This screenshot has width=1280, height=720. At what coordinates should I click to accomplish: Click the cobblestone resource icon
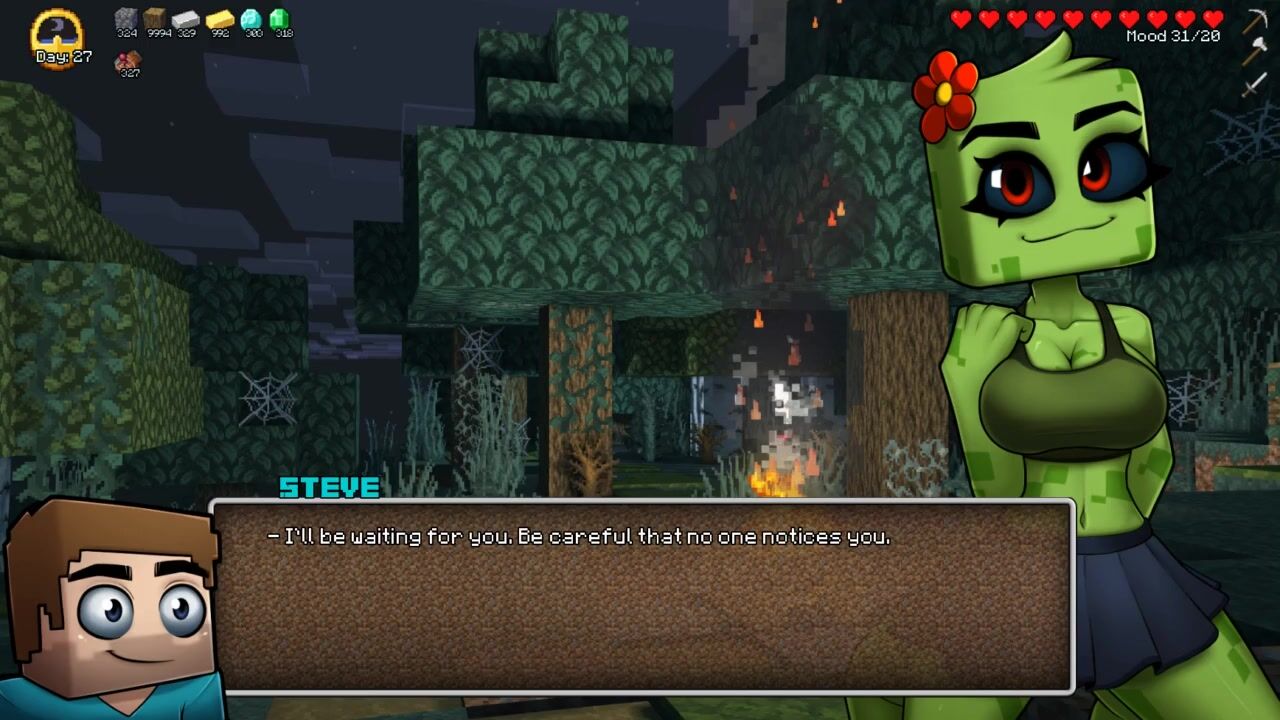point(126,19)
